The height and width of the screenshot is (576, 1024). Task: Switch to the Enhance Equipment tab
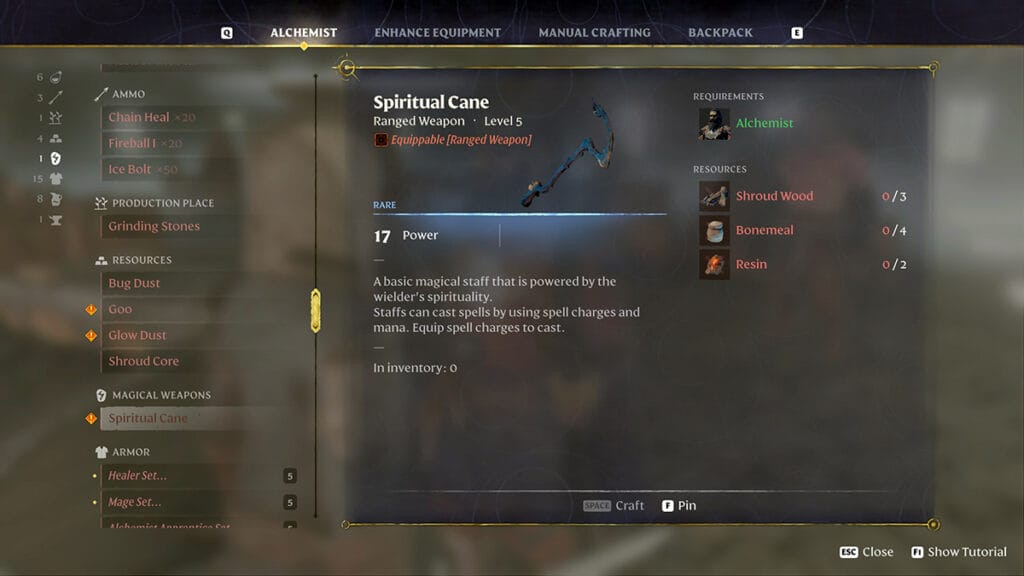(x=437, y=33)
